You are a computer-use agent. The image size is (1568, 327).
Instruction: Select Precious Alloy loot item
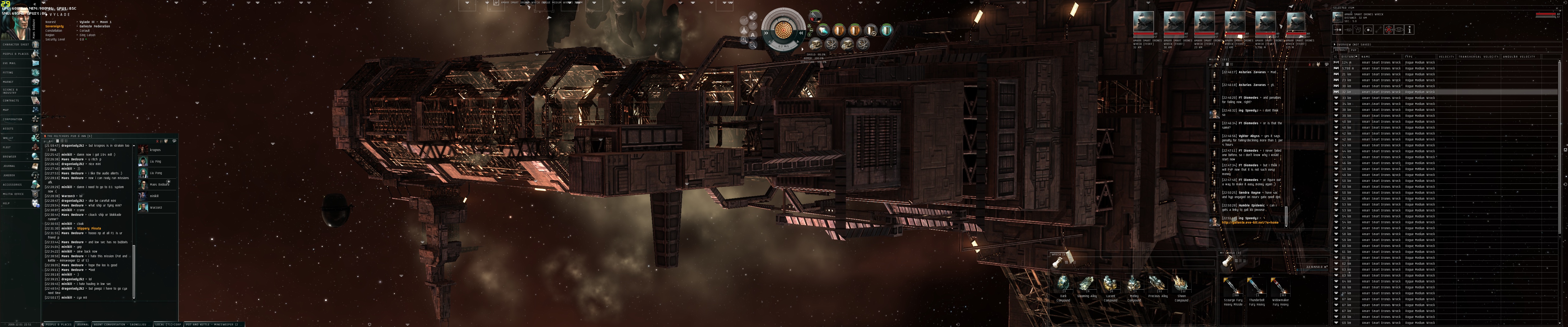(1157, 284)
